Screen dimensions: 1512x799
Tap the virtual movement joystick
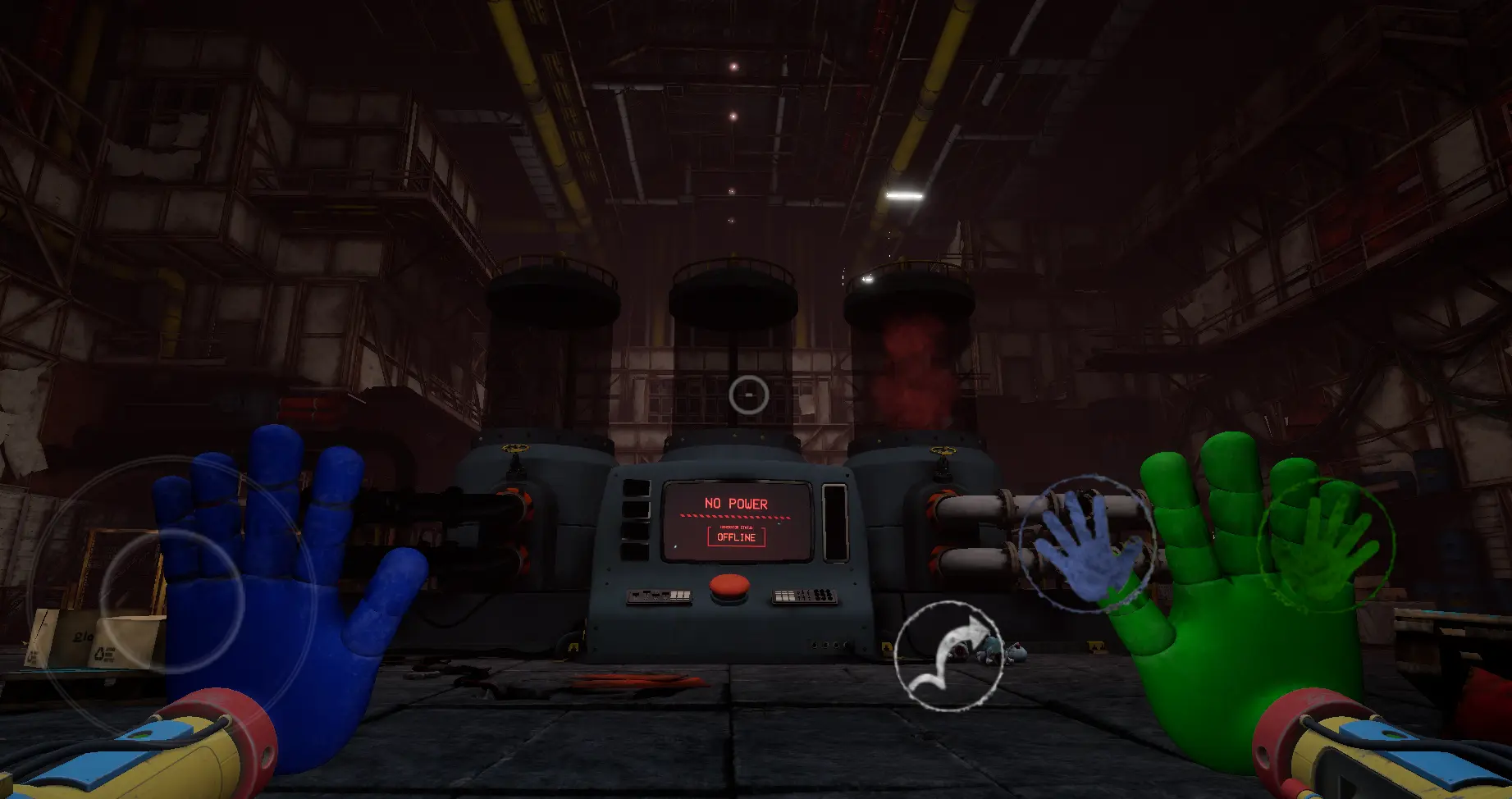pos(171,600)
